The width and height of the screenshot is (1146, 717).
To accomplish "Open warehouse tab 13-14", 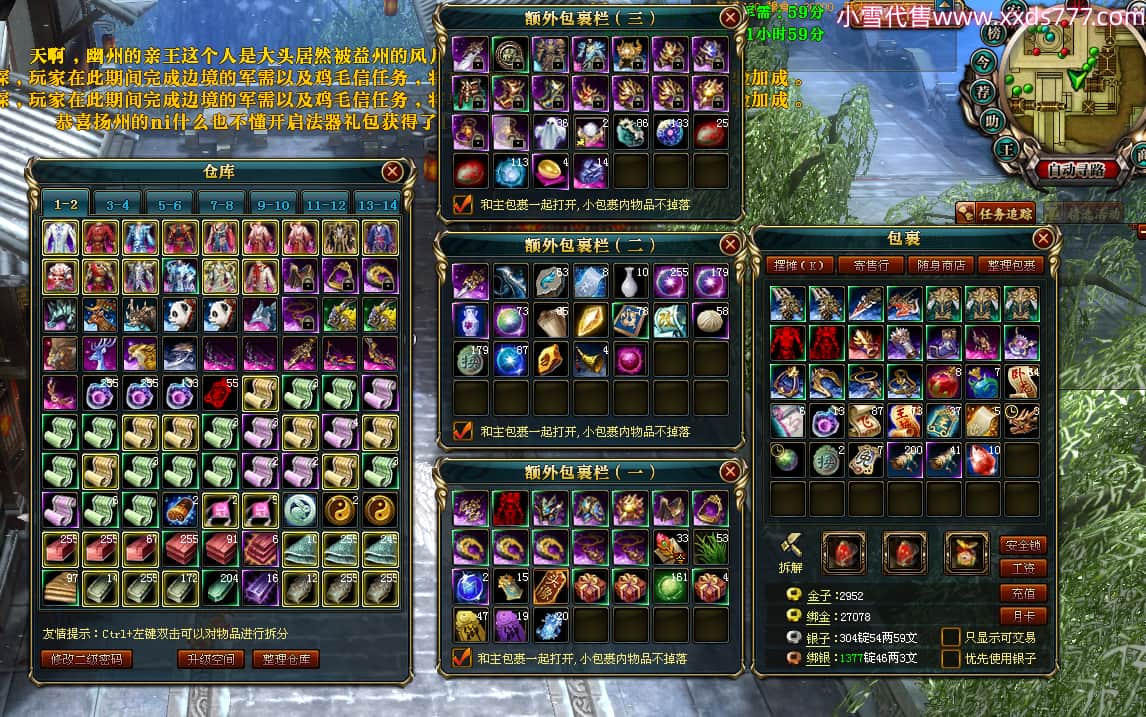I will (x=376, y=204).
